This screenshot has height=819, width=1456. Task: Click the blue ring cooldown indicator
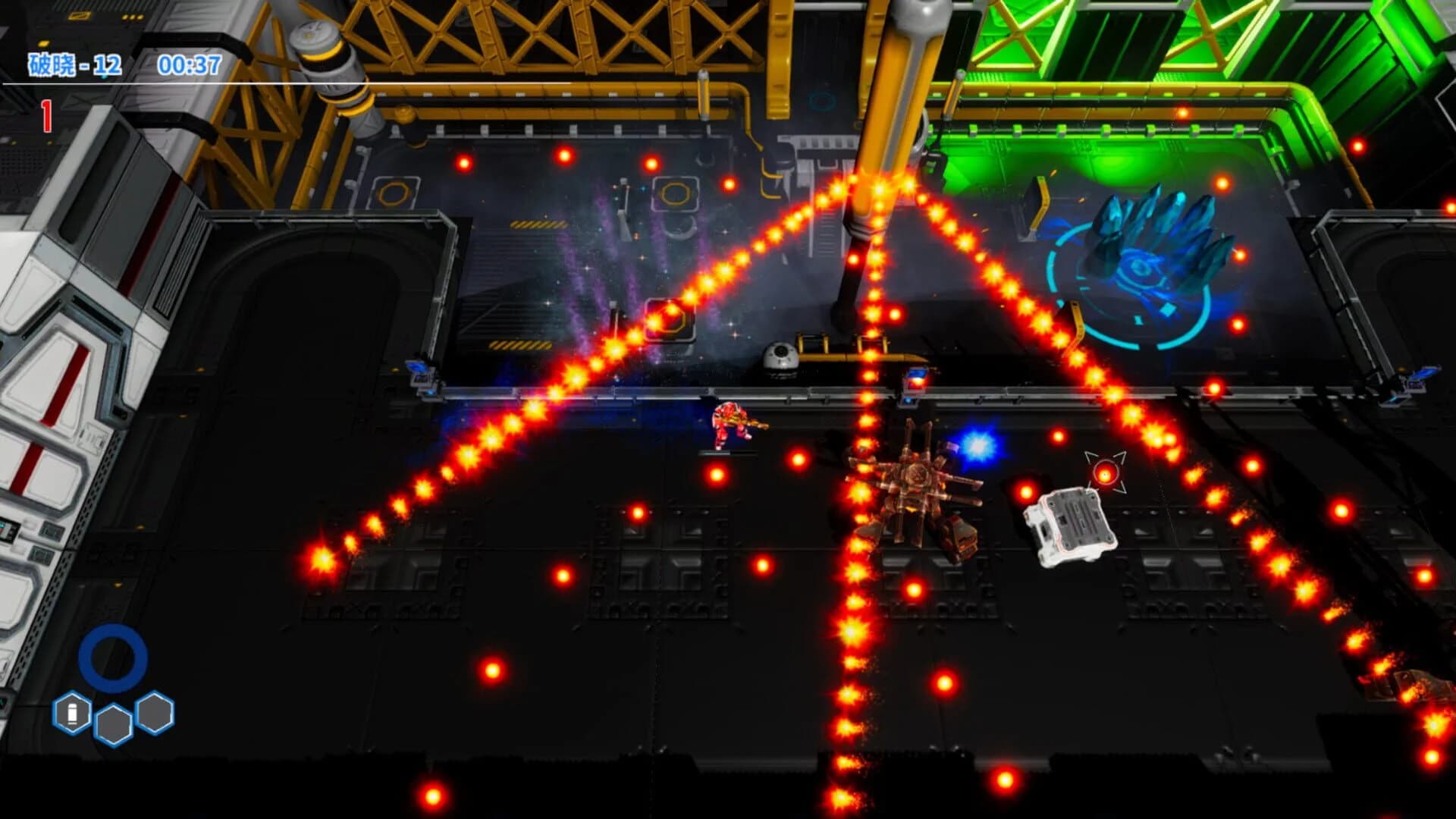(114, 658)
